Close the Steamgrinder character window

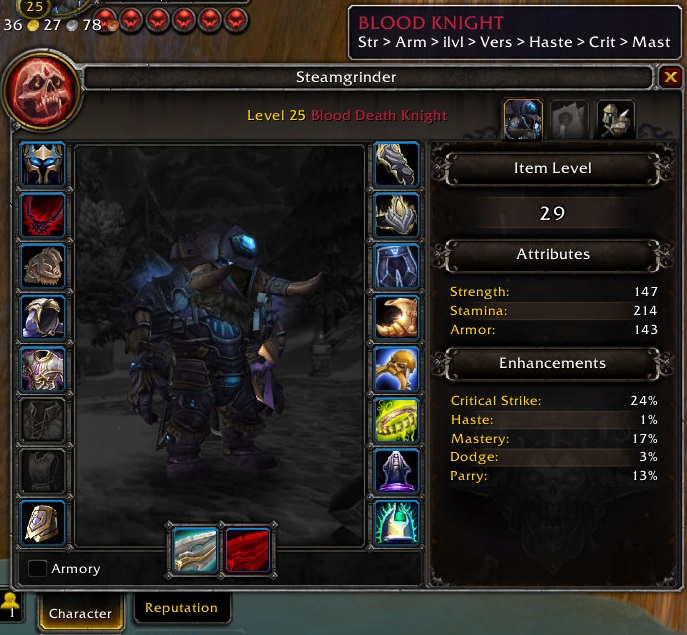(x=670, y=77)
